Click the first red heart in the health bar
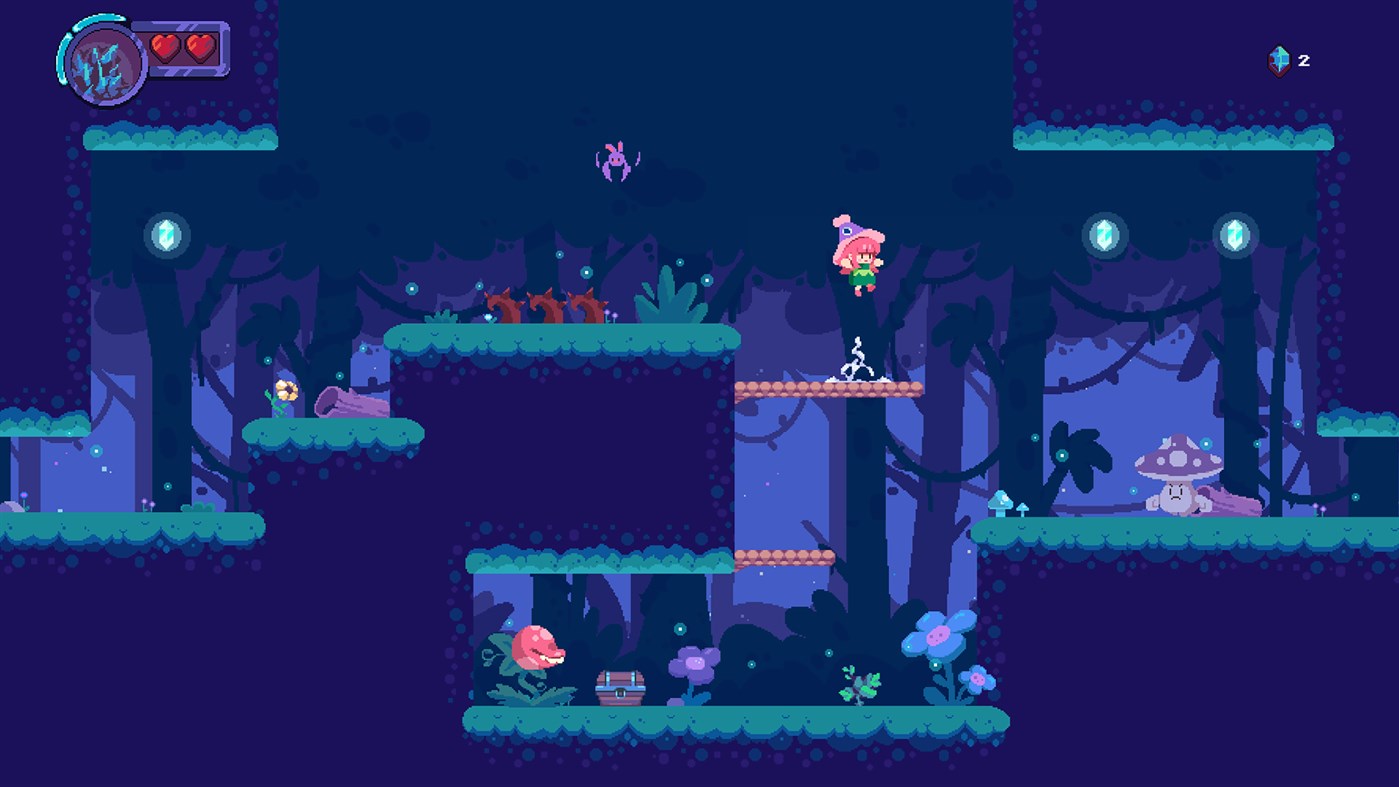This screenshot has width=1399, height=787. pyautogui.click(x=166, y=46)
